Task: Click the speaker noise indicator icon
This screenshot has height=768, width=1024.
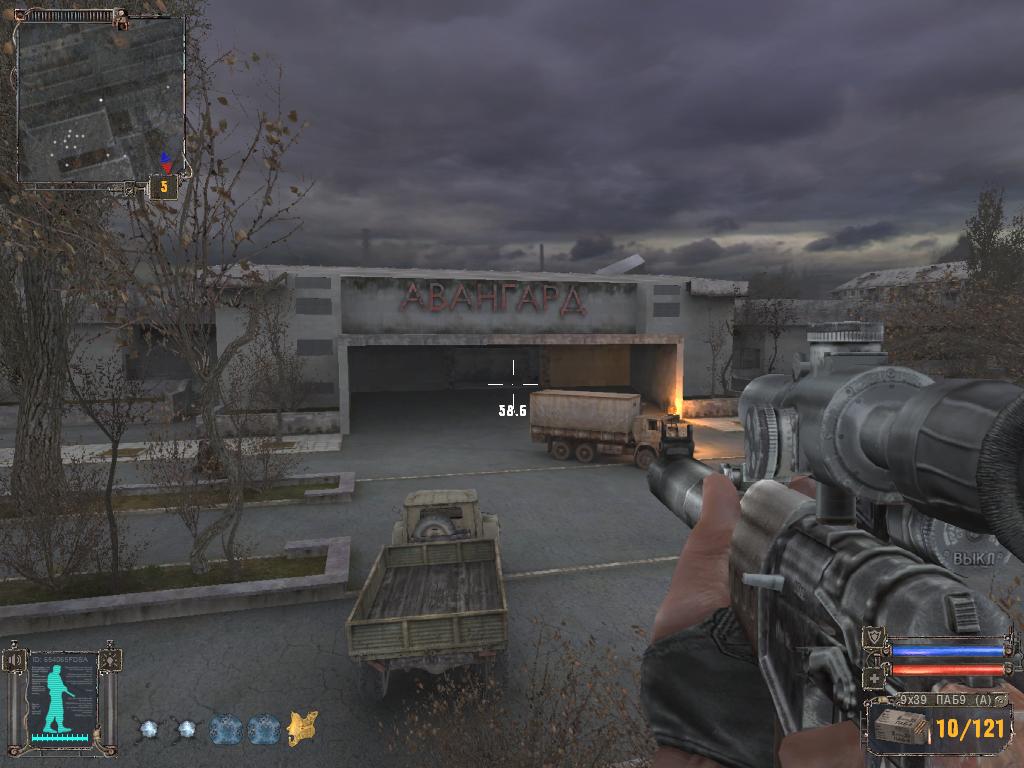Action: tap(15, 660)
